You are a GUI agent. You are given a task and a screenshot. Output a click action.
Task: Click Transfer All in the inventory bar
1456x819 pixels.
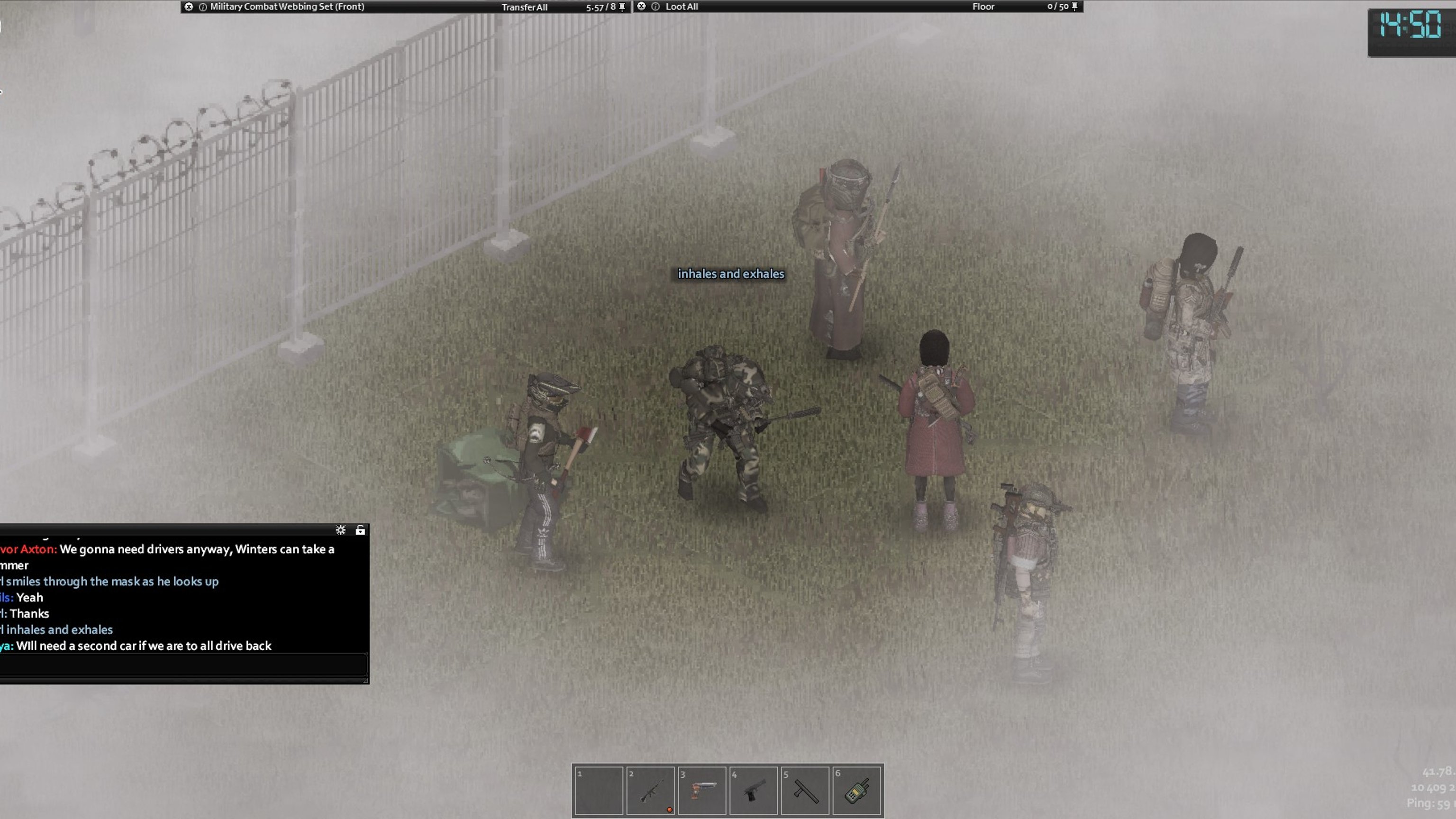click(x=524, y=7)
